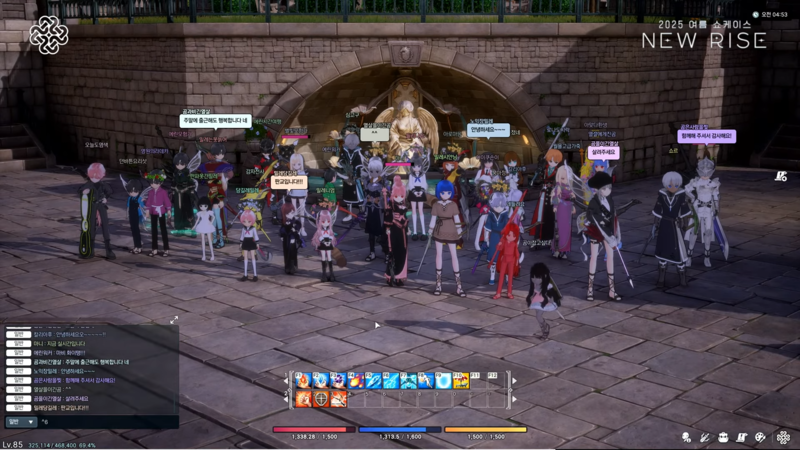Image resolution: width=800 pixels, height=450 pixels.
Task: Trigger the F9 glowing orb skill
Action: coord(442,381)
